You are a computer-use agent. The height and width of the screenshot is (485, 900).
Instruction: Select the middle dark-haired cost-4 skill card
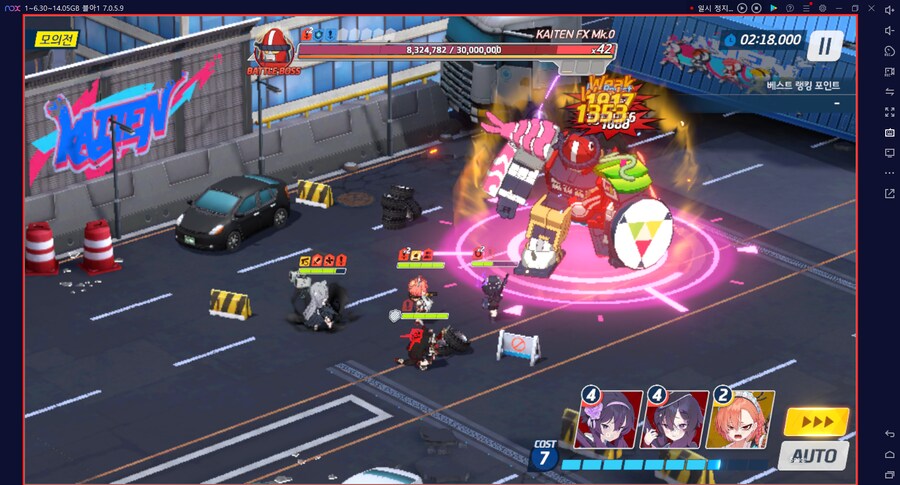(x=675, y=419)
